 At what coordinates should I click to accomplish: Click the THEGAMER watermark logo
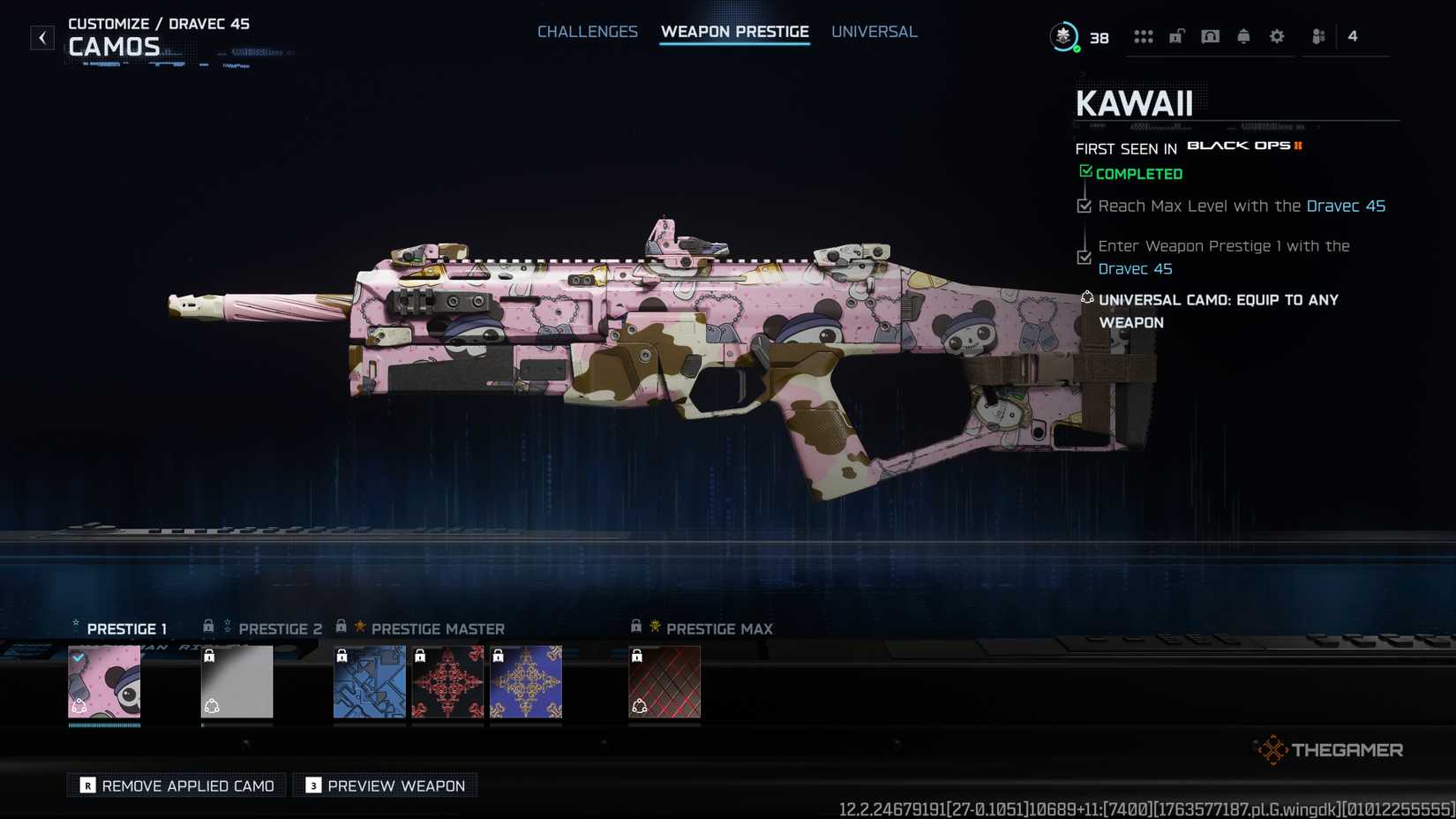tap(1329, 749)
